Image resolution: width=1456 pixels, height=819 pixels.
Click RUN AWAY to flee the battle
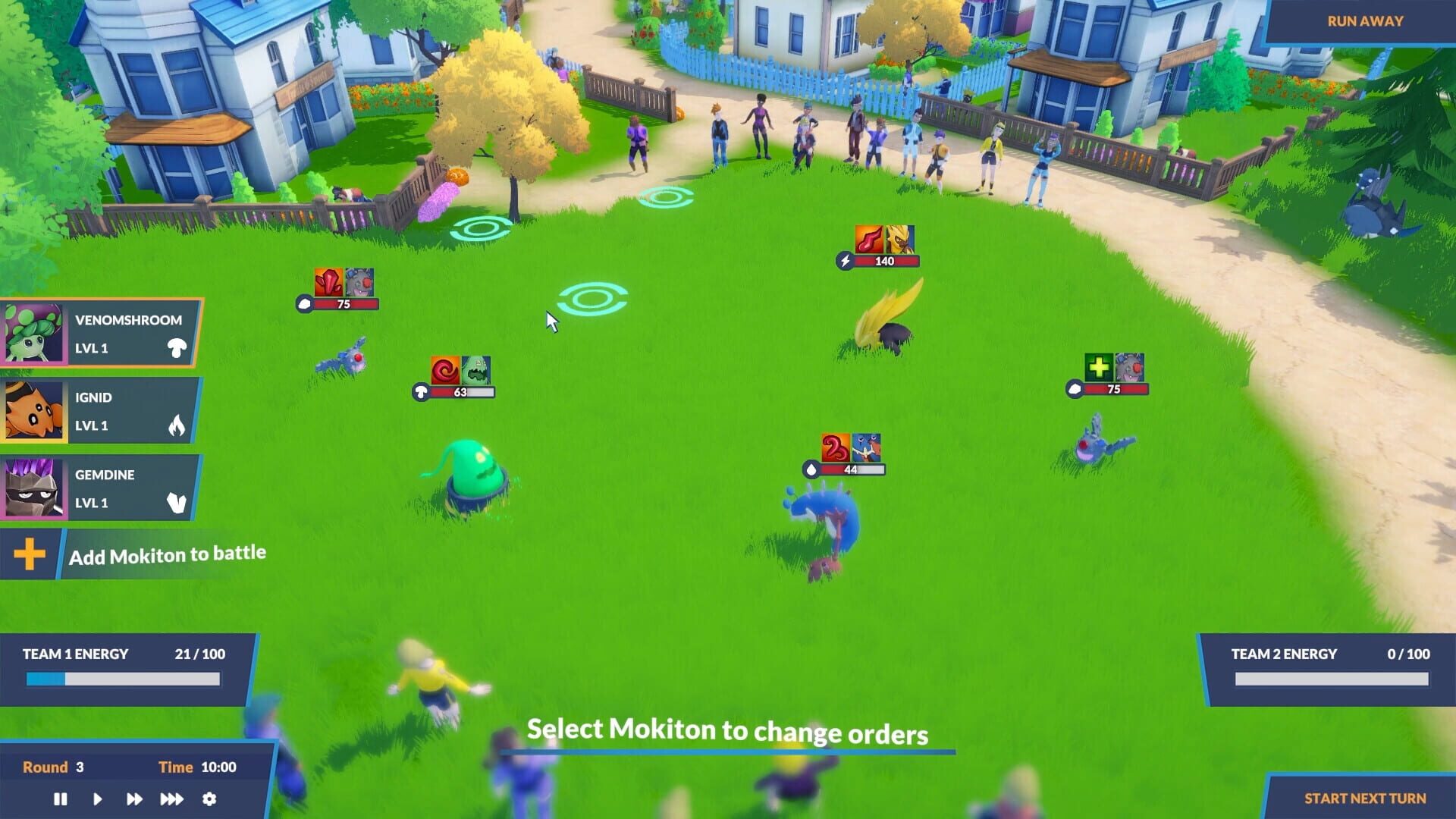(x=1364, y=20)
